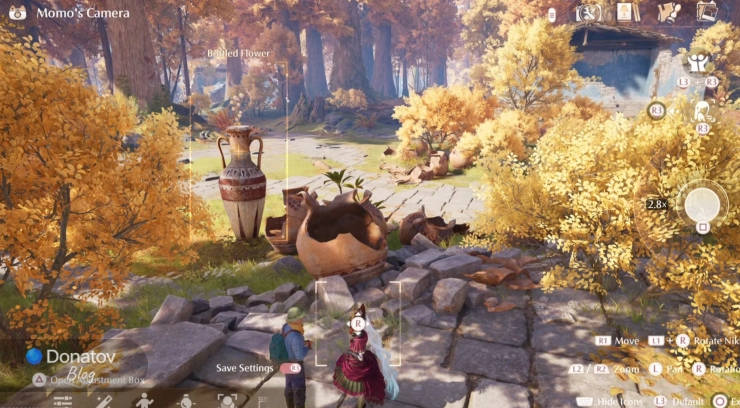The height and width of the screenshot is (408, 740).
Task: Open the wrench and screwdriver tools icon
Action: tap(590, 12)
